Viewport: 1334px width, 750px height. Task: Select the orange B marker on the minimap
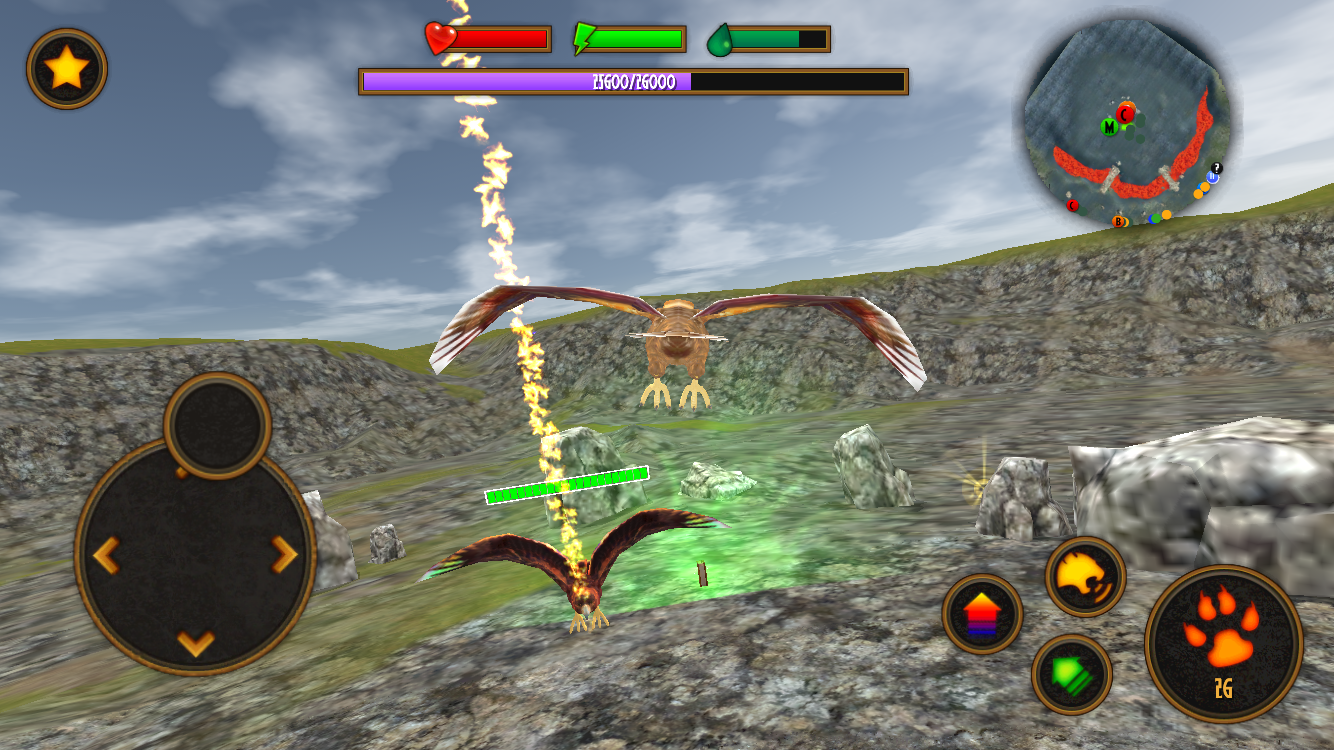coord(1118,221)
